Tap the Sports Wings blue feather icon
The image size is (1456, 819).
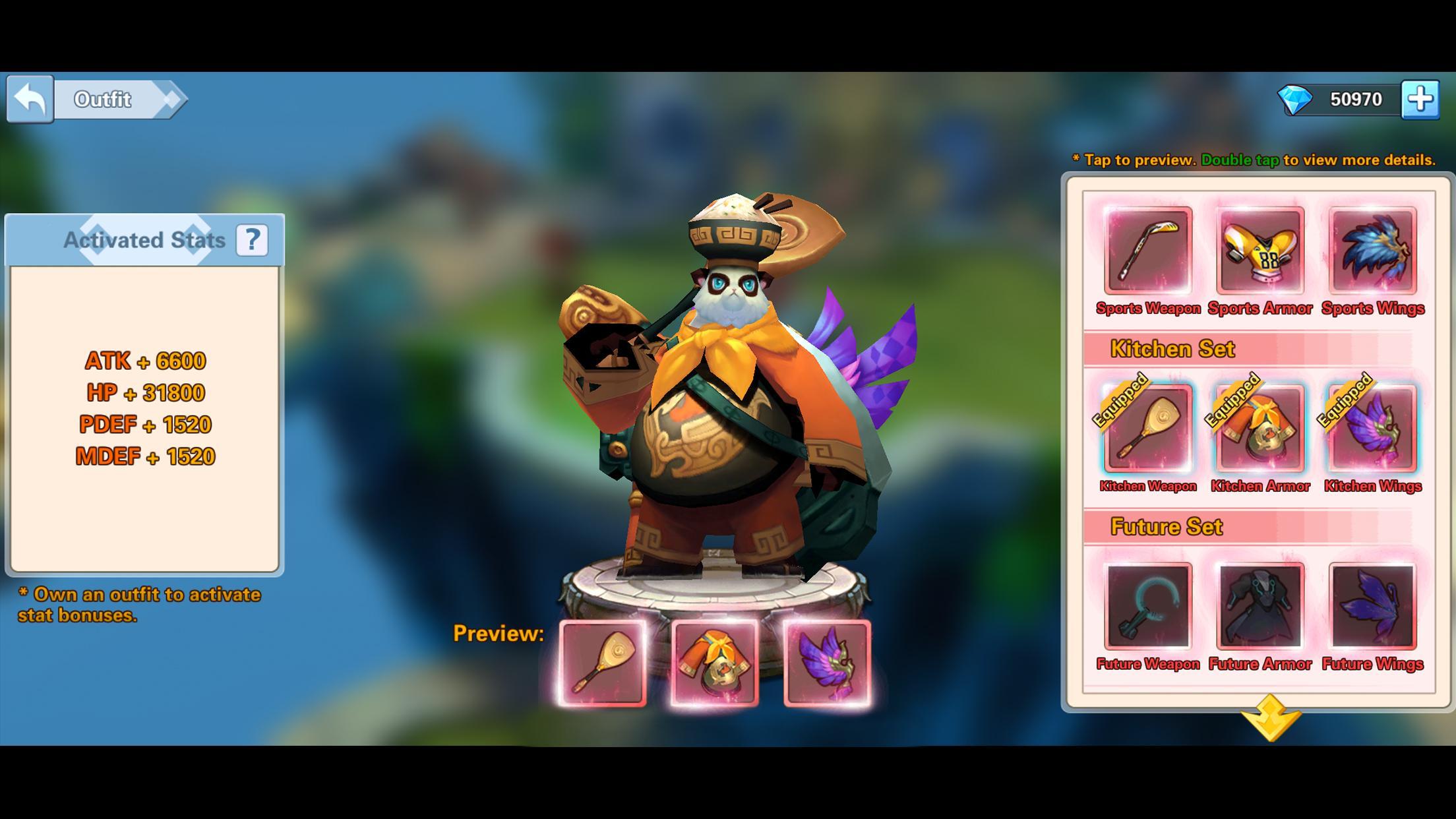coord(1373,251)
